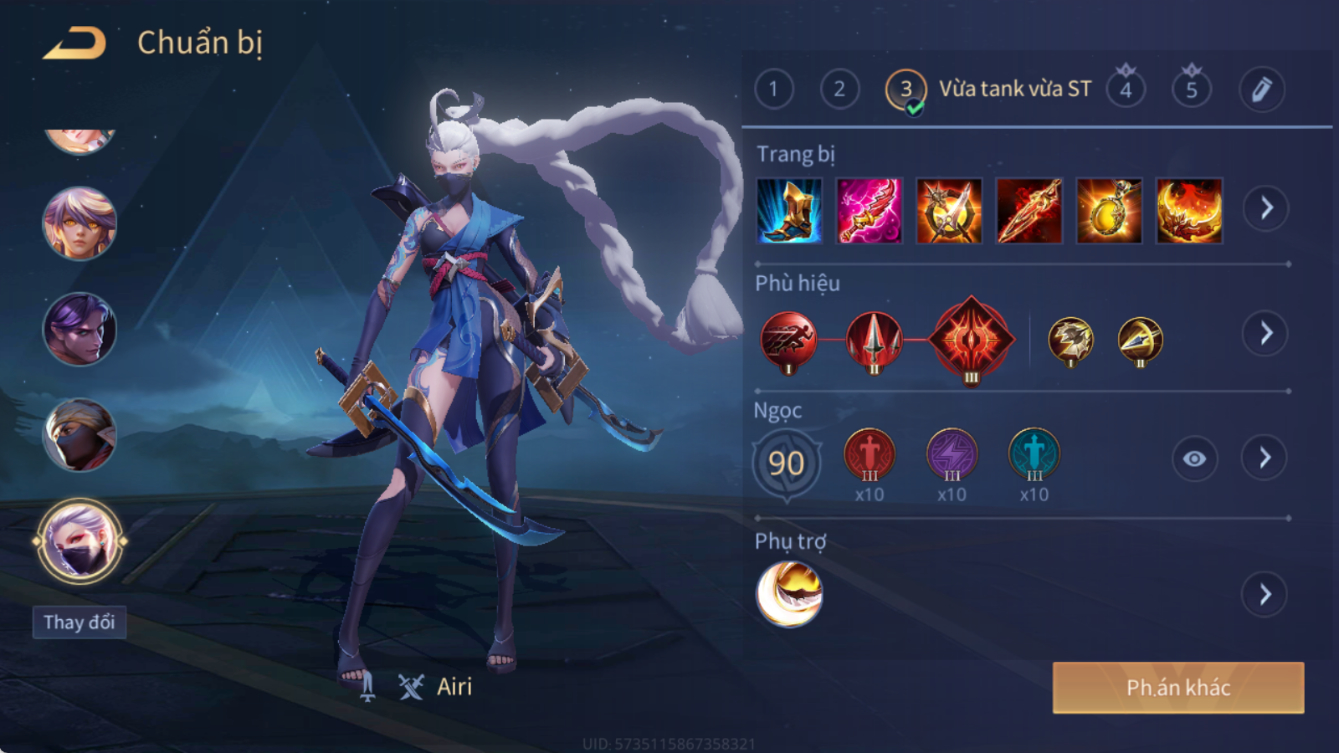This screenshot has width=1339, height=753.
Task: Switch to loadout preset 2
Action: tap(839, 90)
